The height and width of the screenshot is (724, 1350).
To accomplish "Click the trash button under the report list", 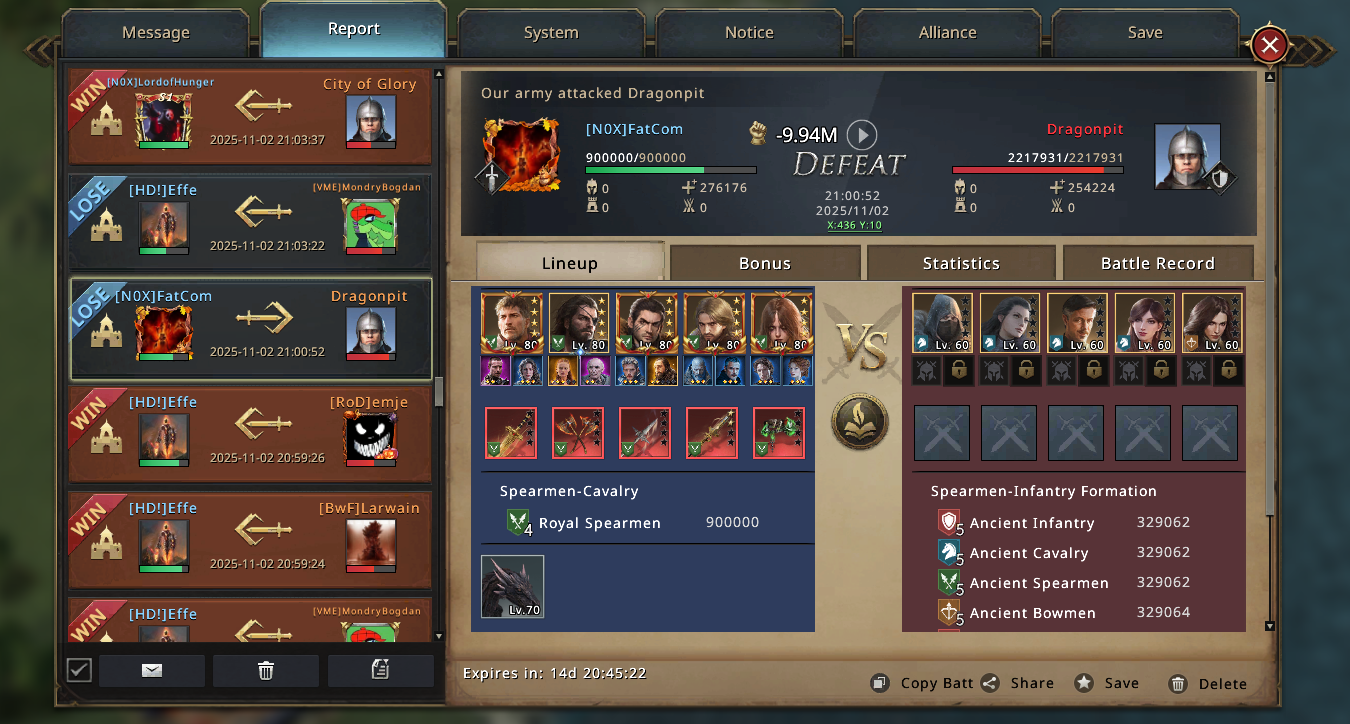I will [266, 671].
